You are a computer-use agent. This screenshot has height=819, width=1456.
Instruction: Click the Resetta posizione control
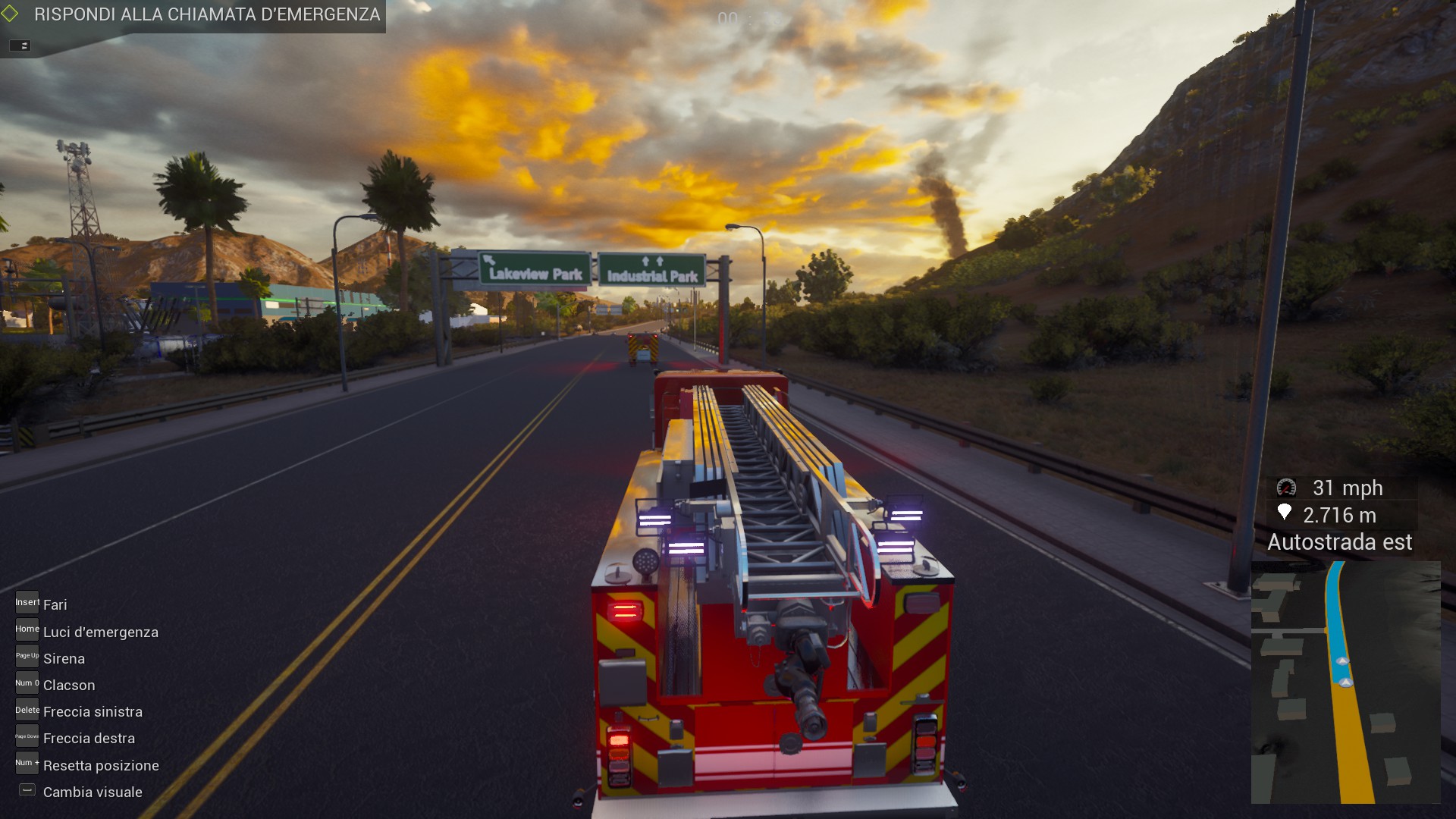101,765
